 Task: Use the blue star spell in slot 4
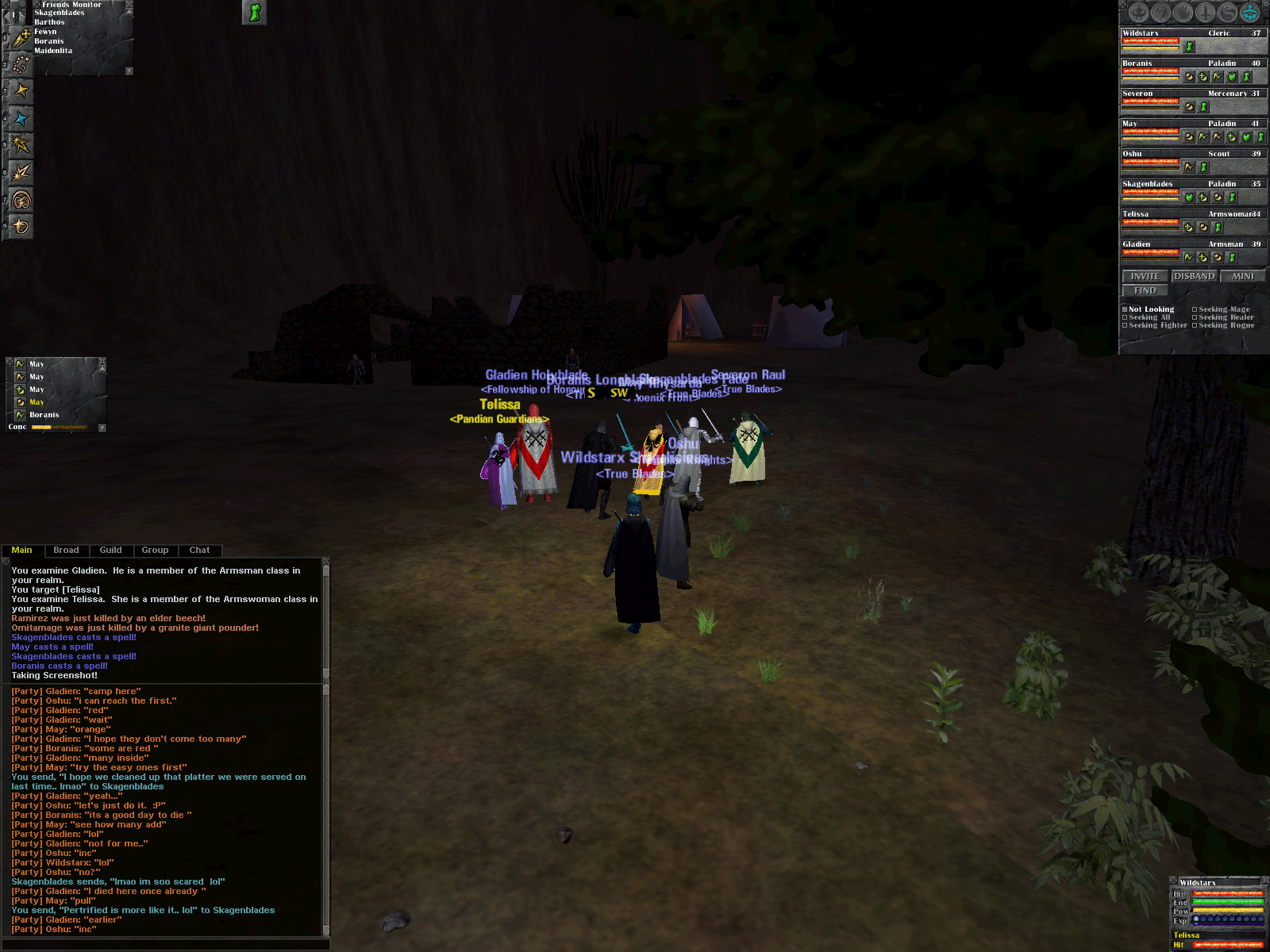tap(21, 119)
